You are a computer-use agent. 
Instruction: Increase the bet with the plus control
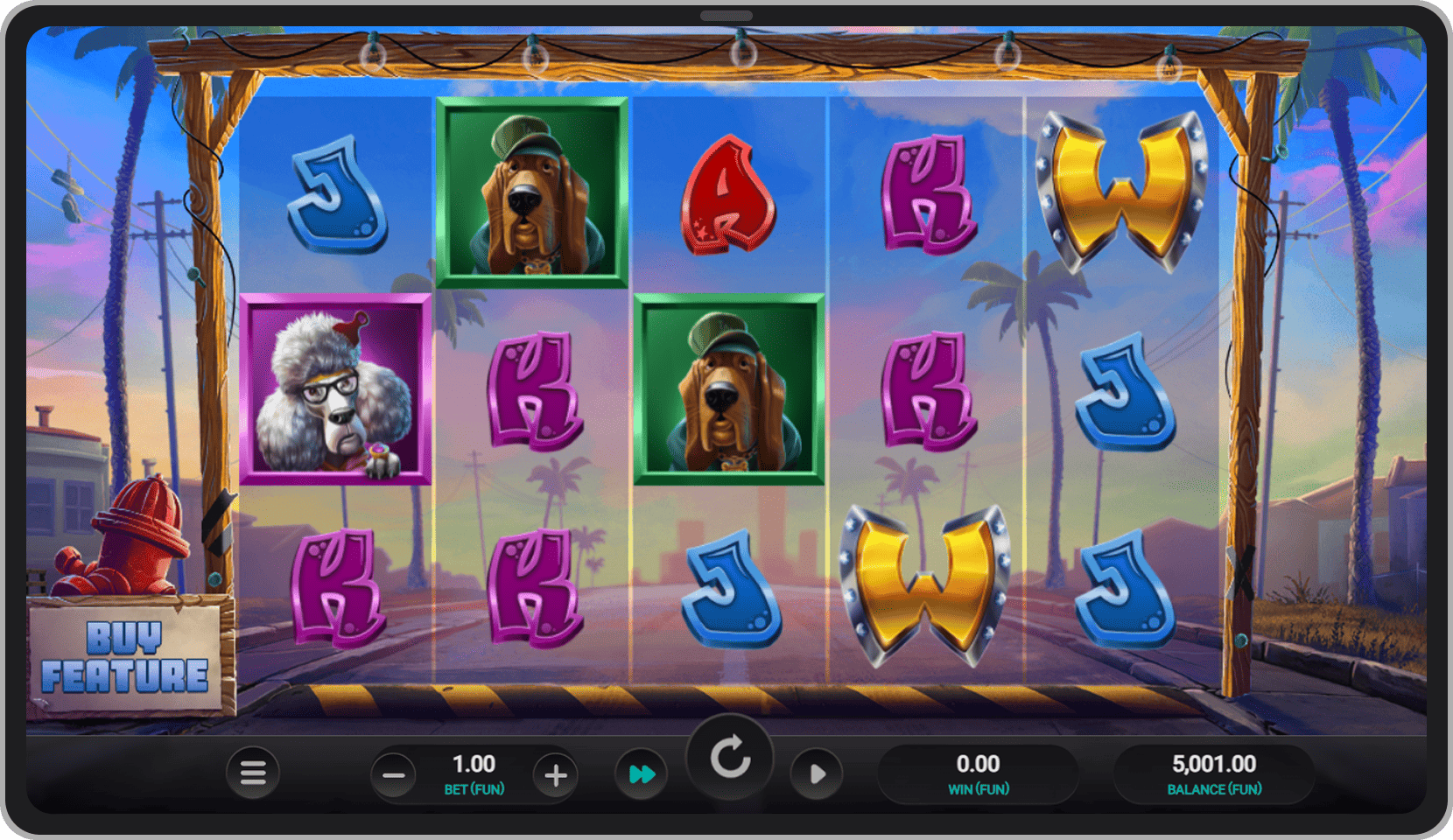(556, 773)
